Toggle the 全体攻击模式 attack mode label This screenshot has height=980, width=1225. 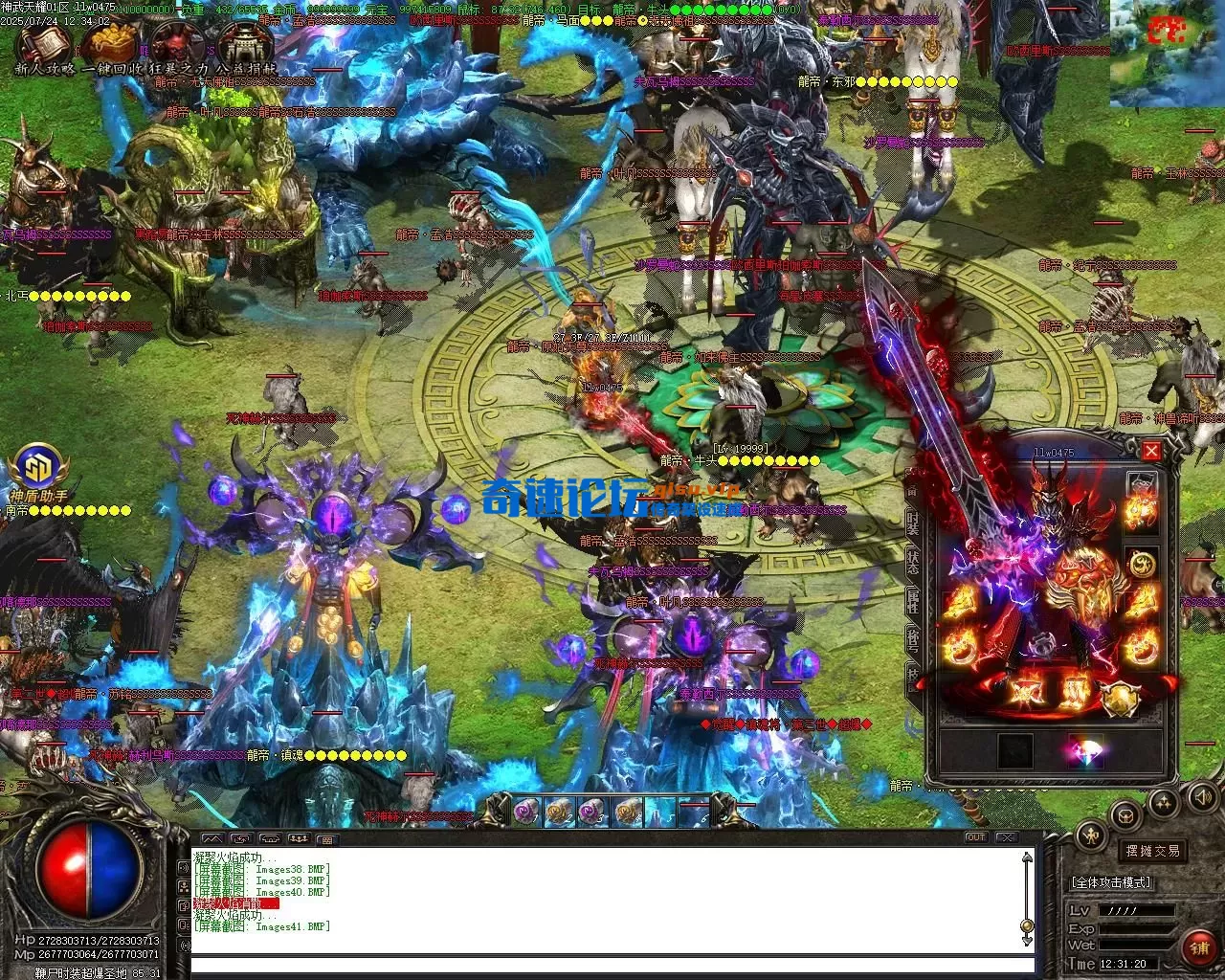pyautogui.click(x=1110, y=882)
